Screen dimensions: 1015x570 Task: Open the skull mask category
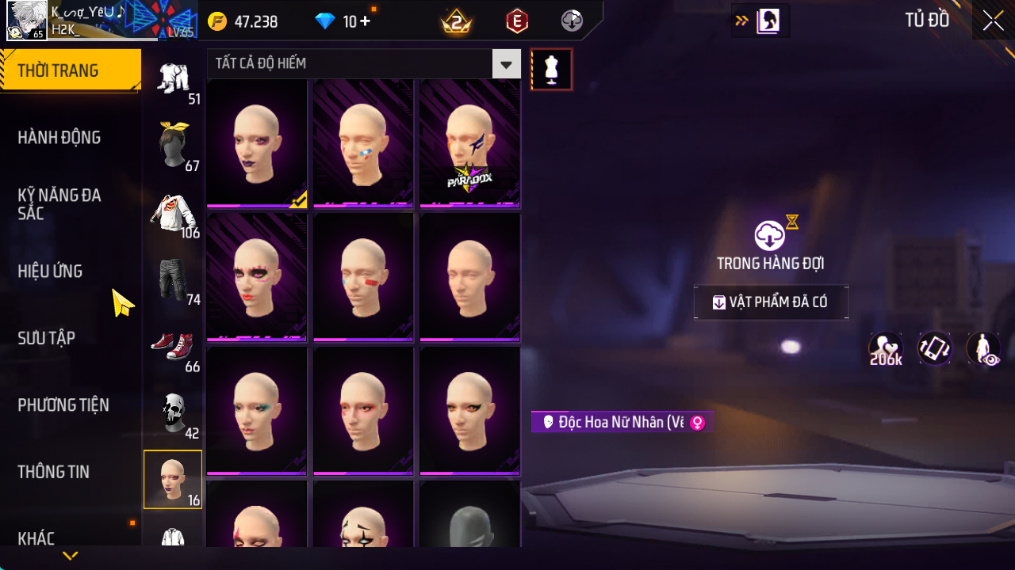click(173, 412)
